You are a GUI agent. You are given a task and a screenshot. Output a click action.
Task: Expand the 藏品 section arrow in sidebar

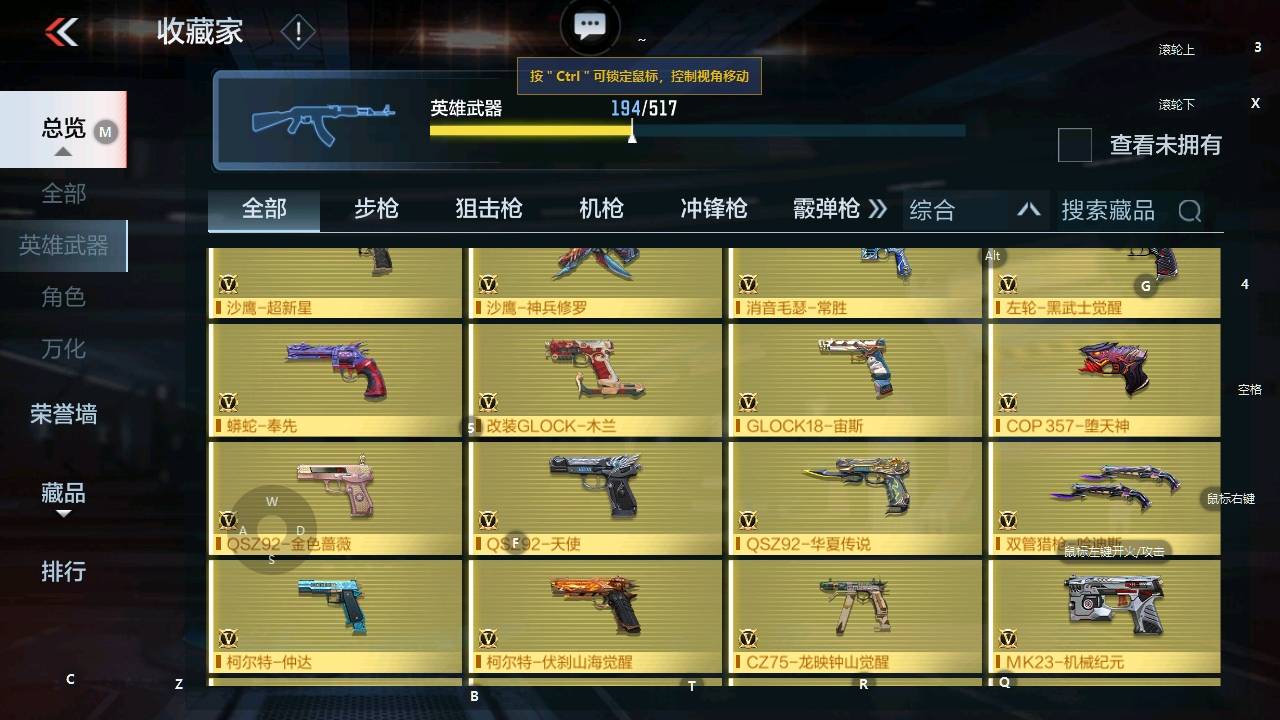tap(64, 512)
